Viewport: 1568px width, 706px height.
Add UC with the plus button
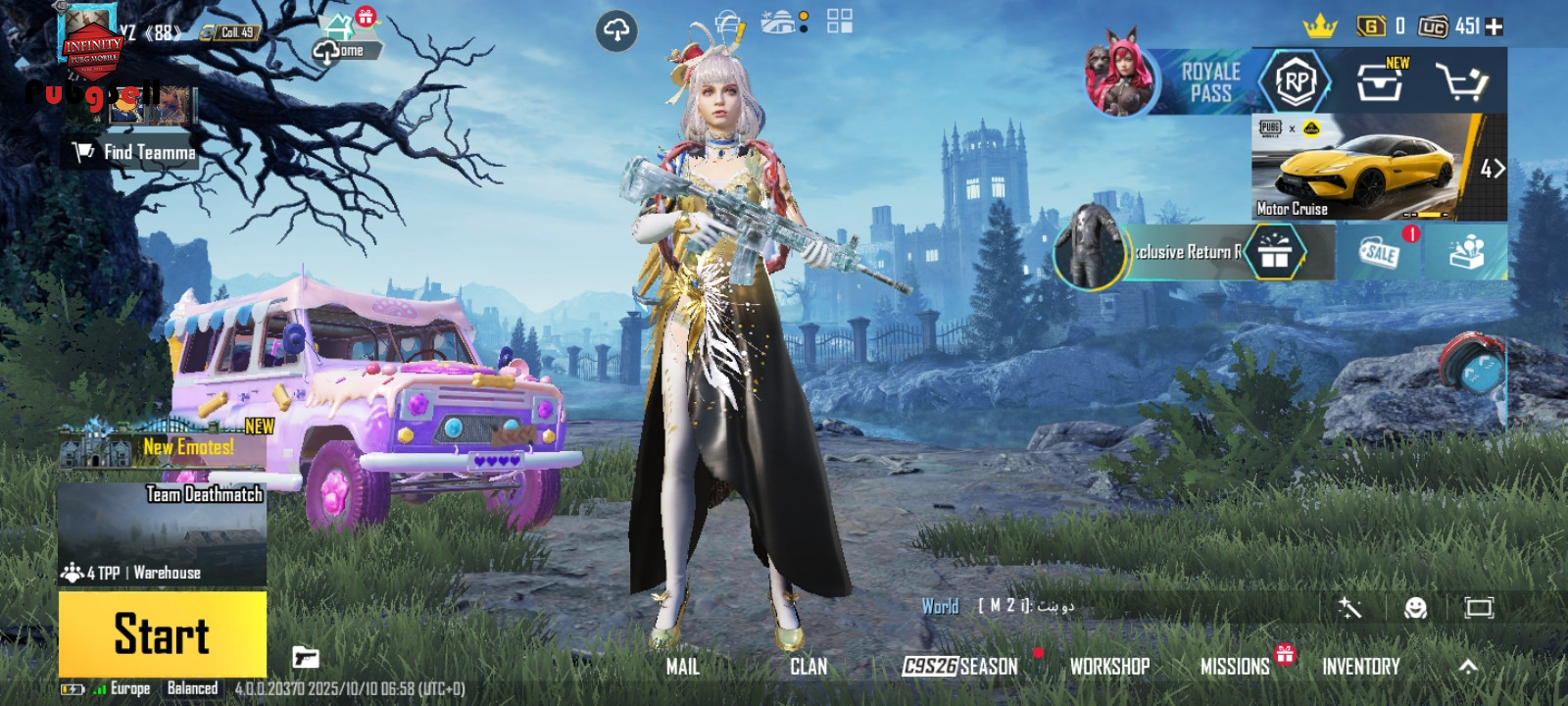pyautogui.click(x=1494, y=26)
